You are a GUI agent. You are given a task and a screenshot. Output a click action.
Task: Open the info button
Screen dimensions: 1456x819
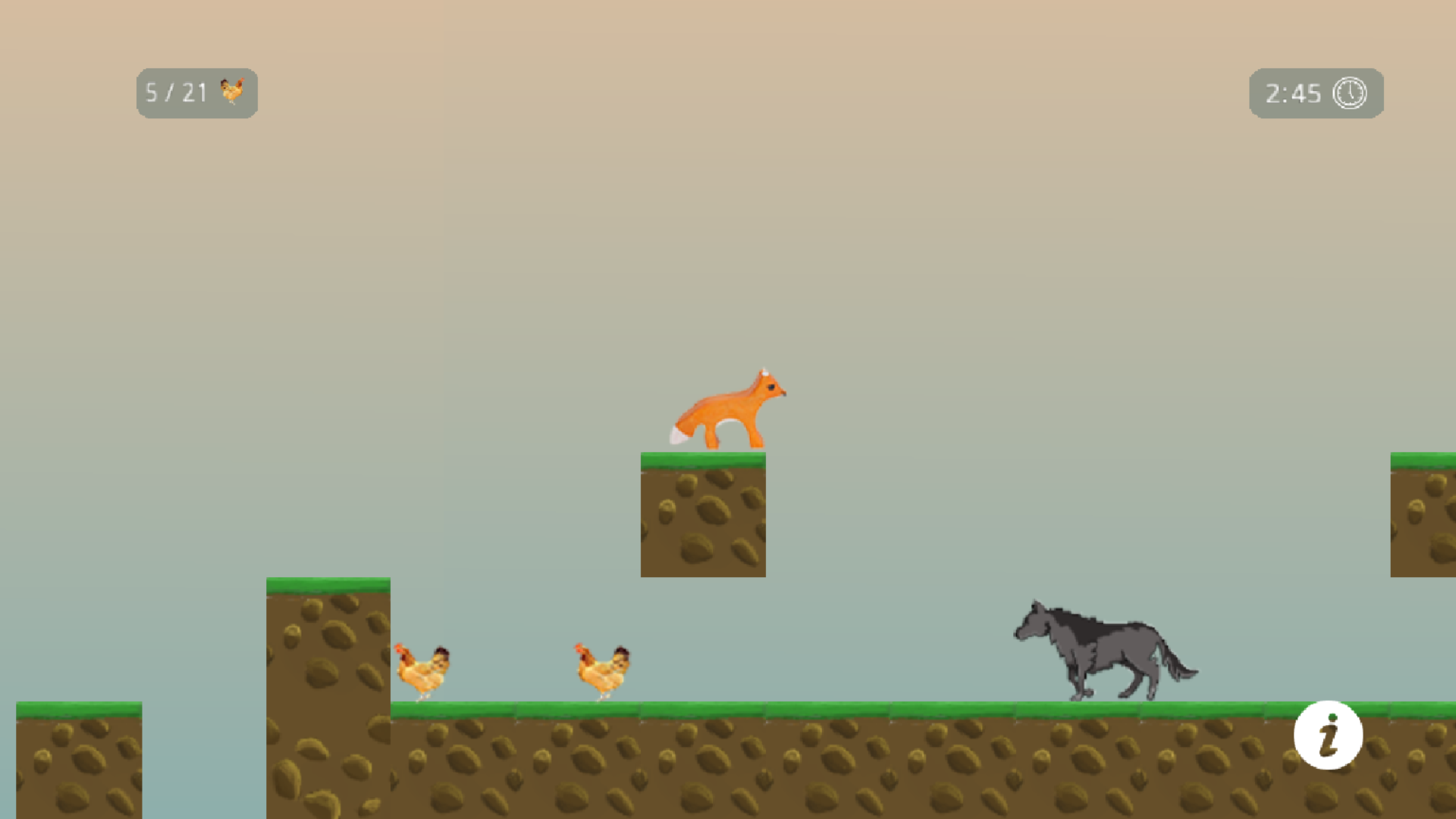coord(1328,735)
